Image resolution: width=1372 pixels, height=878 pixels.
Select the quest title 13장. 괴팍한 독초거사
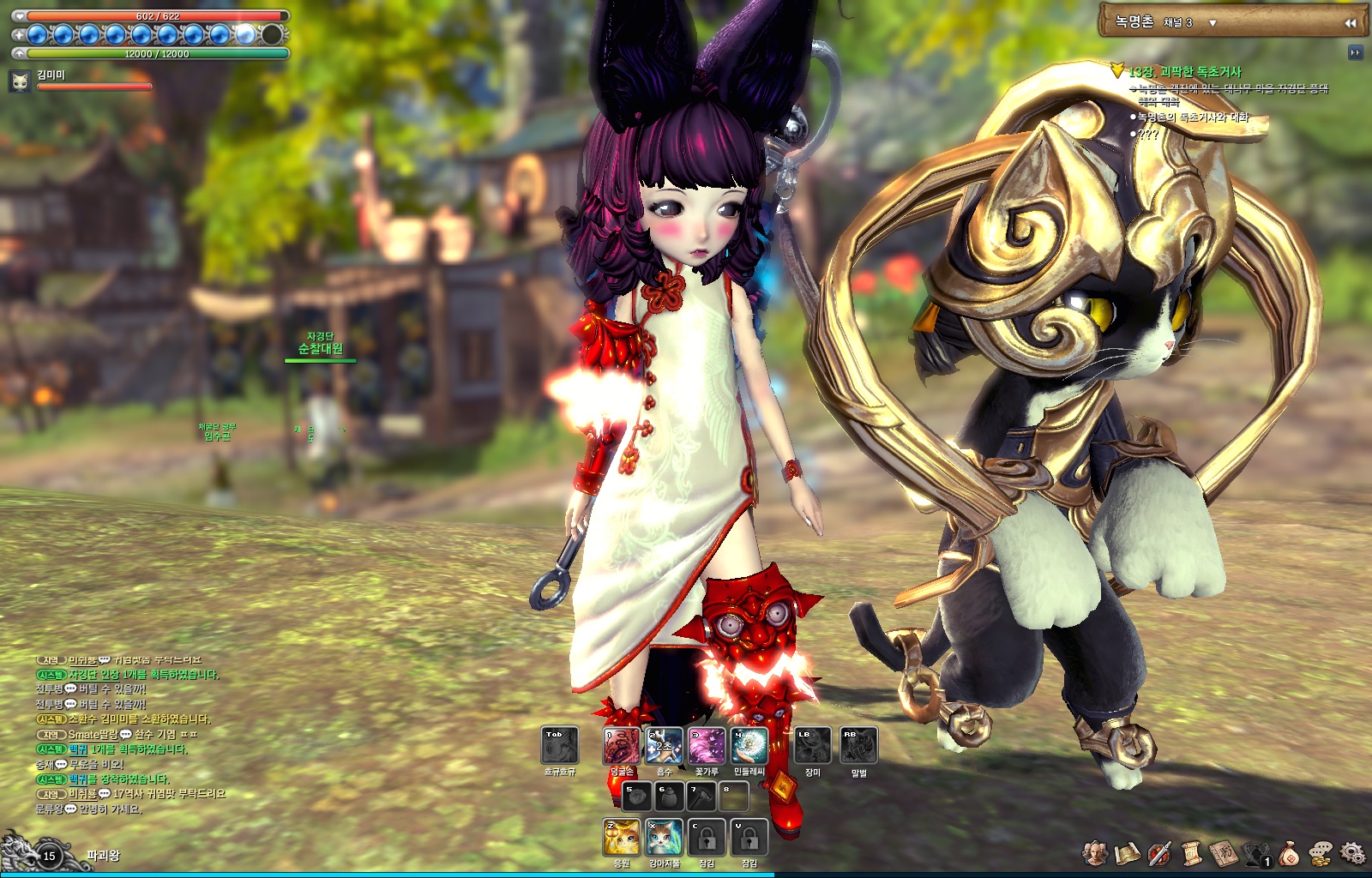click(1186, 72)
